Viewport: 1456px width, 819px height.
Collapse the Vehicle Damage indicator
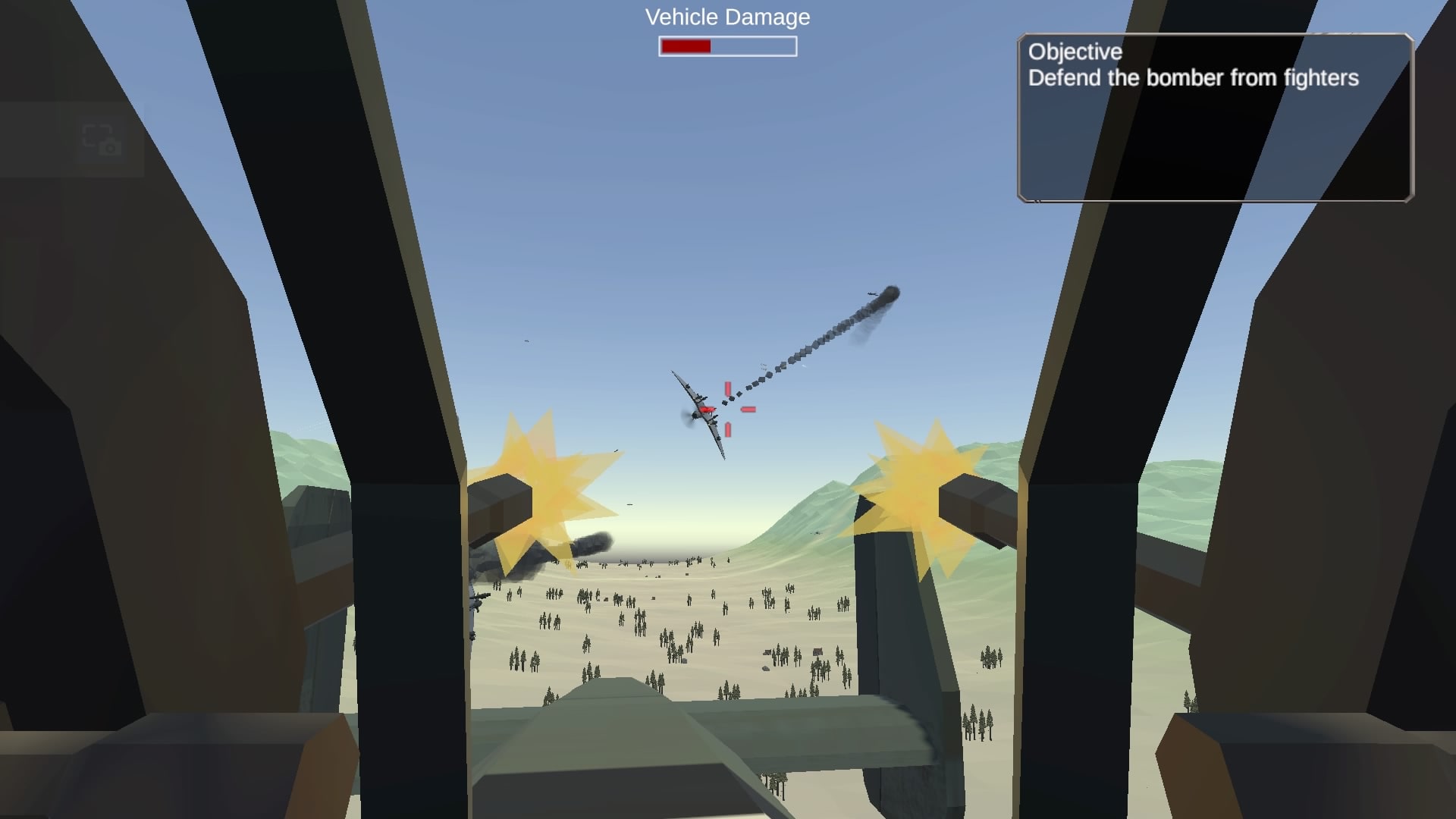(x=726, y=46)
